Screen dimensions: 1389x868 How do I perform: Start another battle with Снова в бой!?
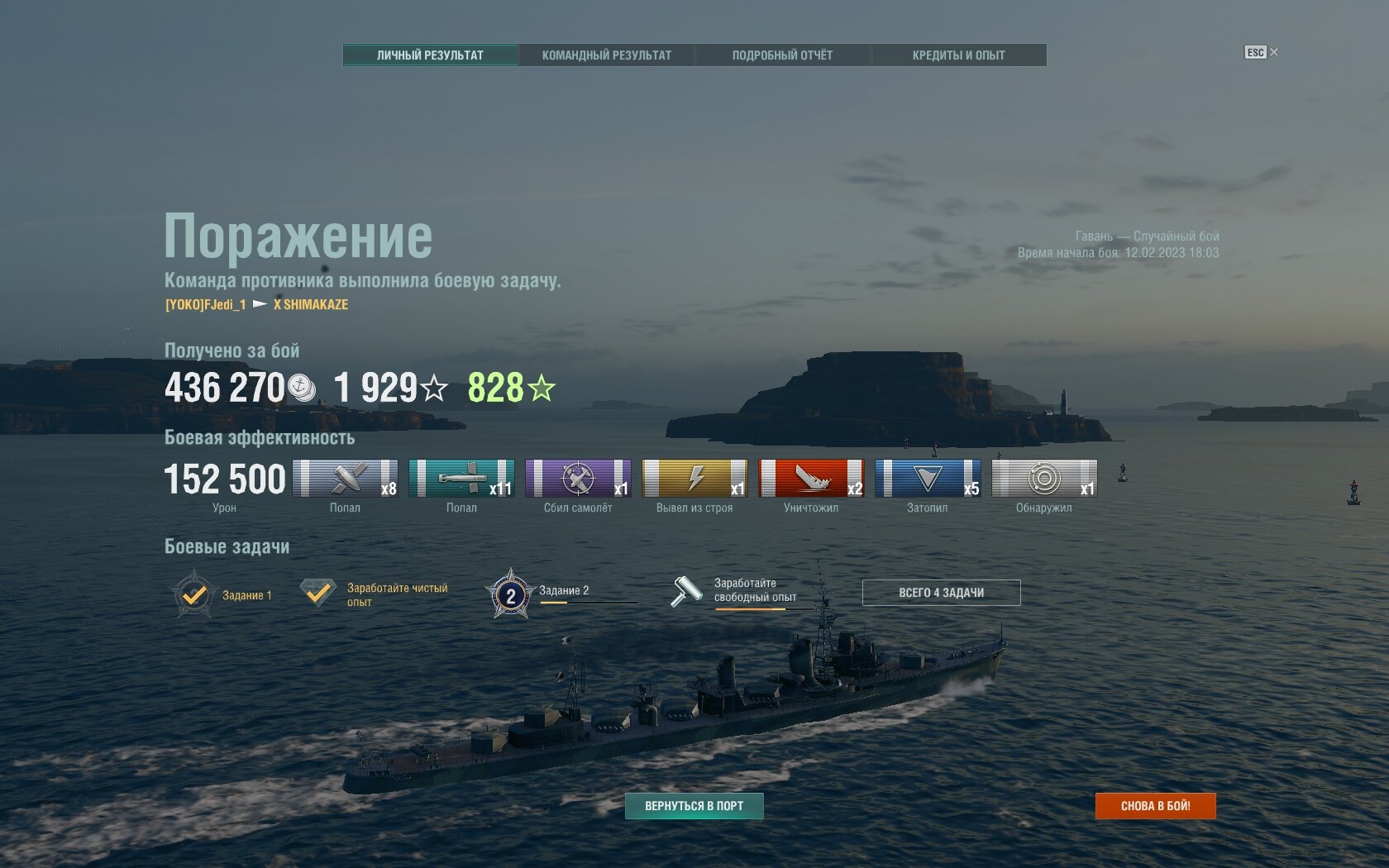click(x=1155, y=806)
